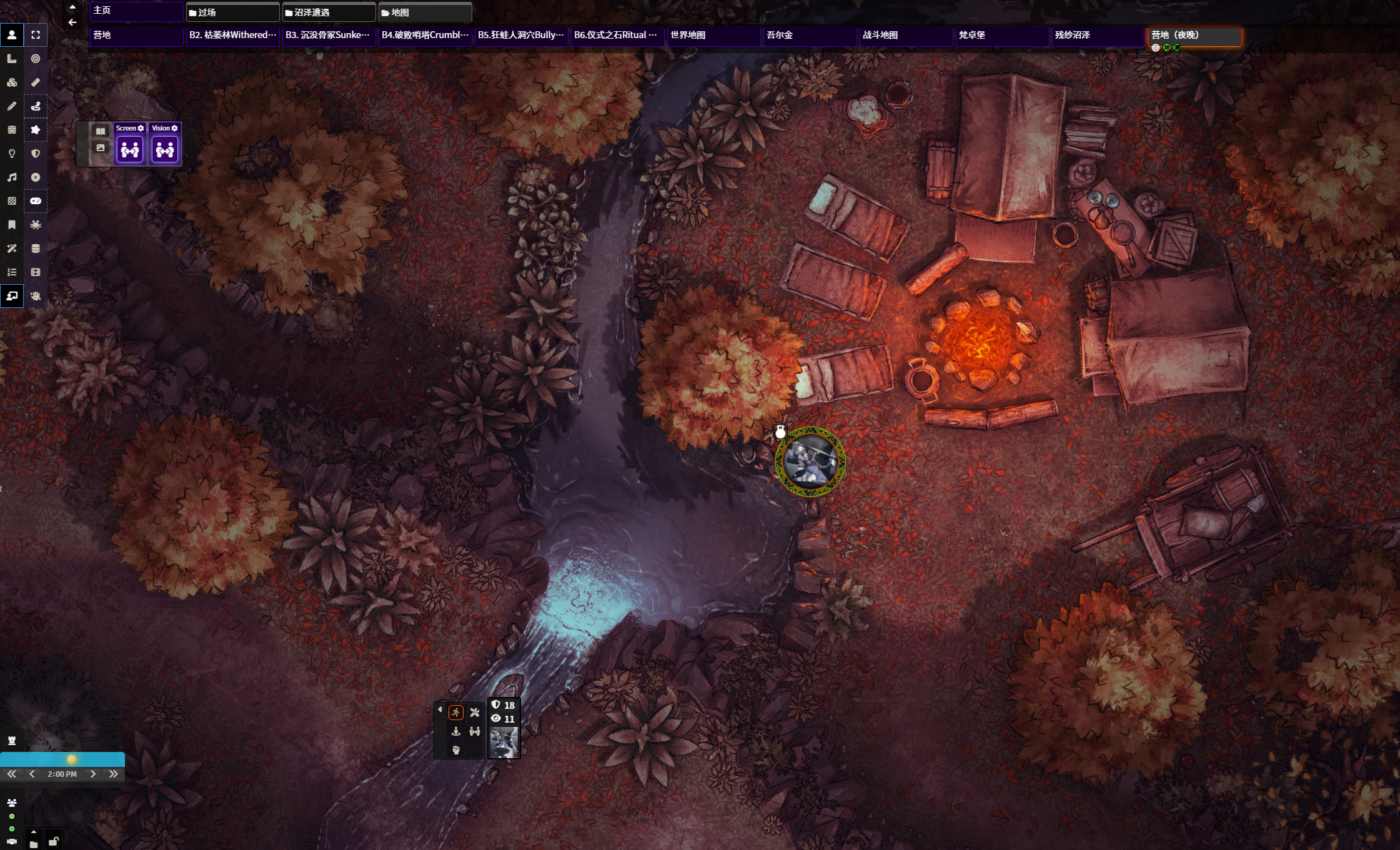
Task: Open the 地图 folder in navigation
Action: 425,12
